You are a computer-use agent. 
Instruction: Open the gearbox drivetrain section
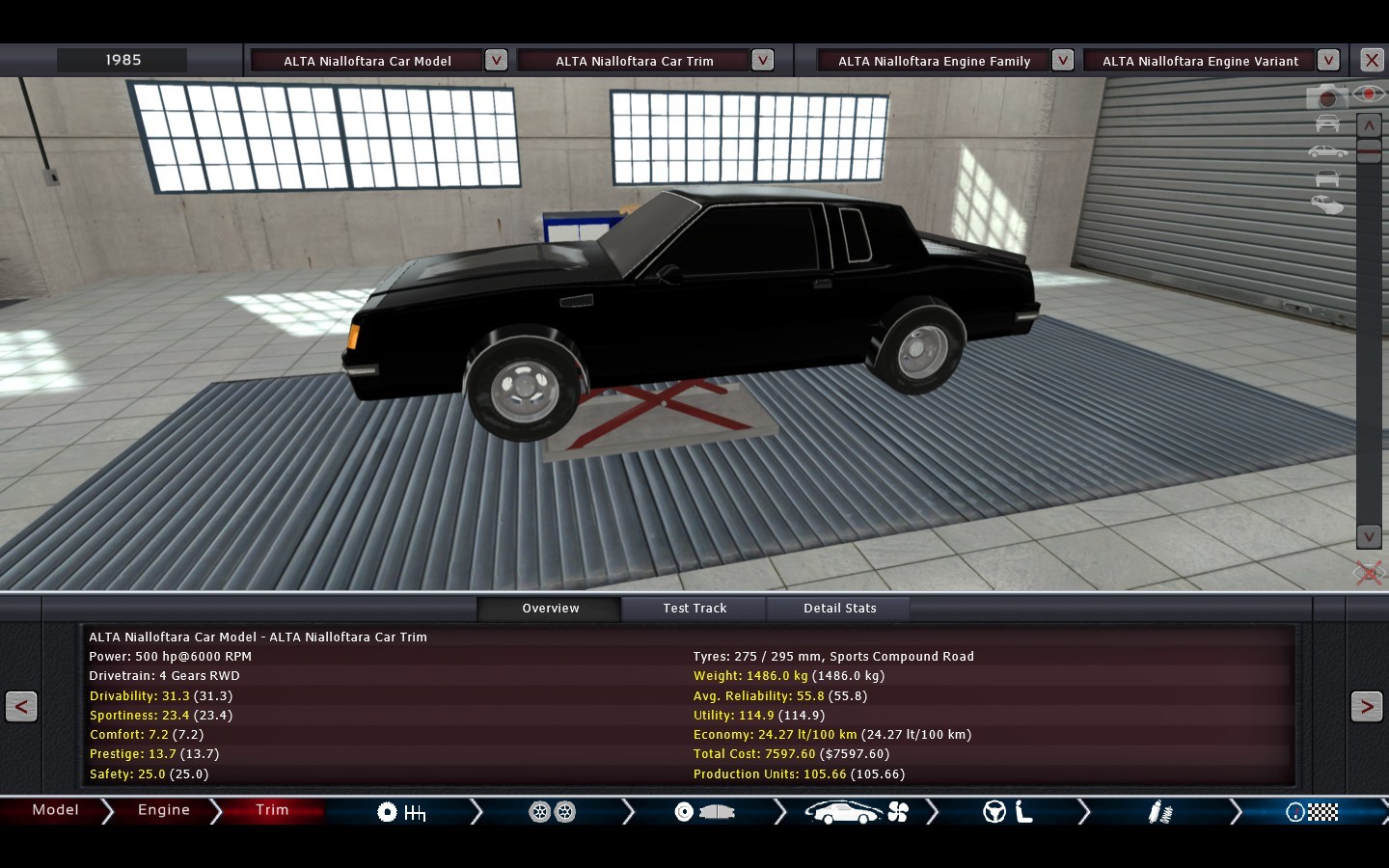point(401,812)
